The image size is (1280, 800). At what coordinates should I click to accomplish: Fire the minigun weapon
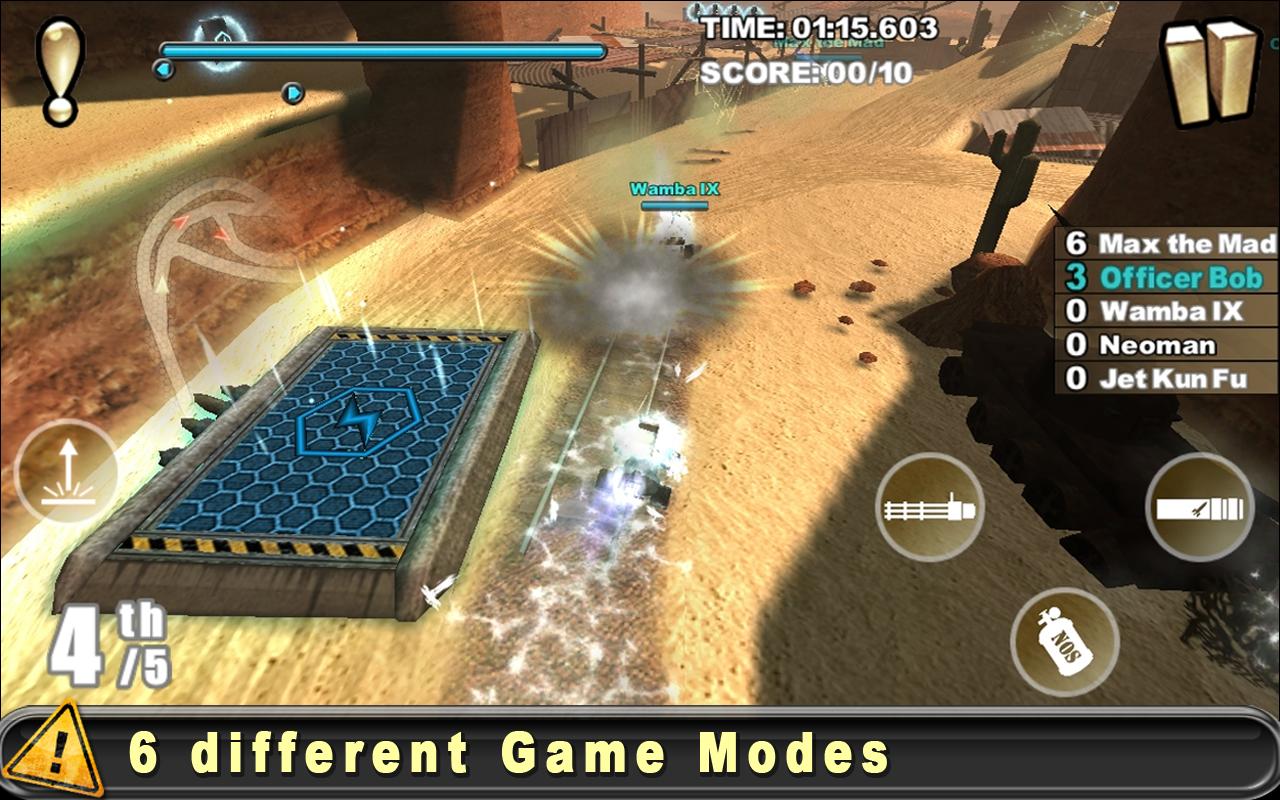pyautogui.click(x=930, y=510)
